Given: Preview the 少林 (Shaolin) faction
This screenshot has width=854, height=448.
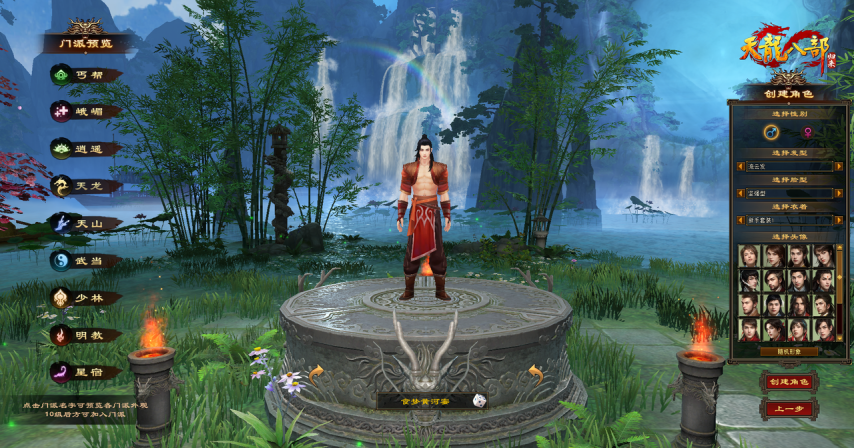Looking at the screenshot, I should click(x=86, y=297).
